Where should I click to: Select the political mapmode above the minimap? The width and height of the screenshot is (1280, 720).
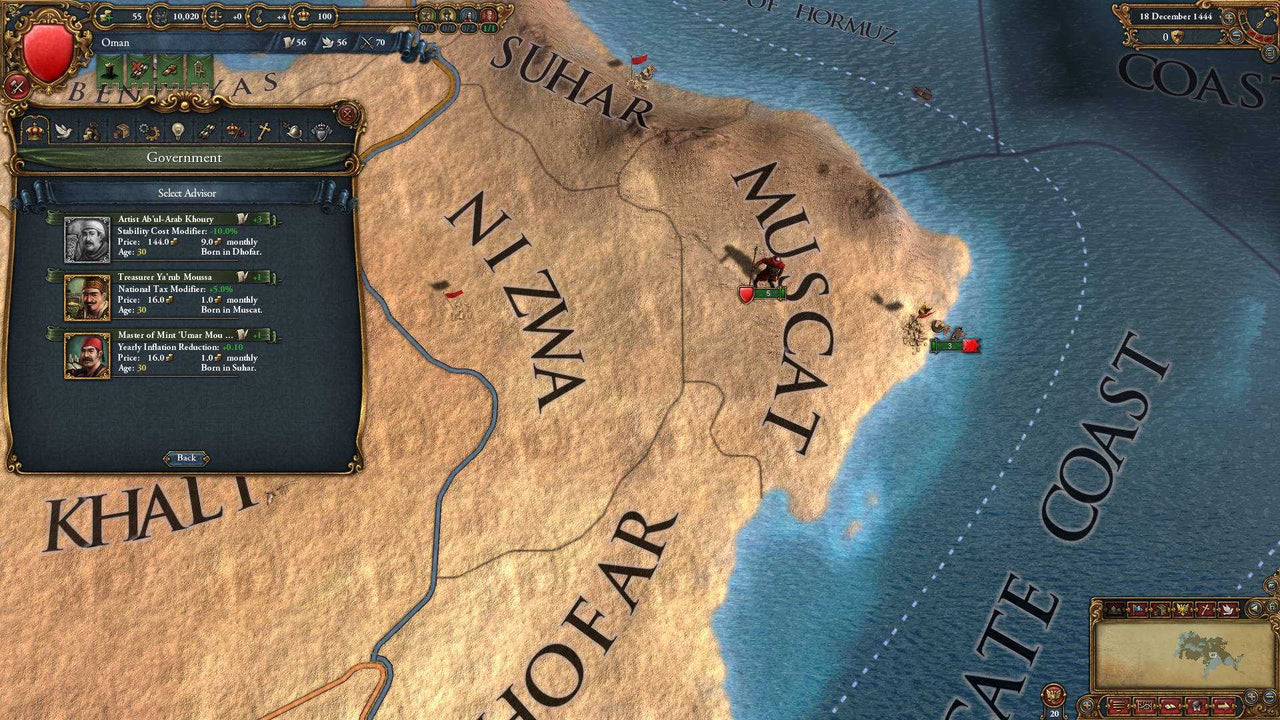coord(1137,609)
